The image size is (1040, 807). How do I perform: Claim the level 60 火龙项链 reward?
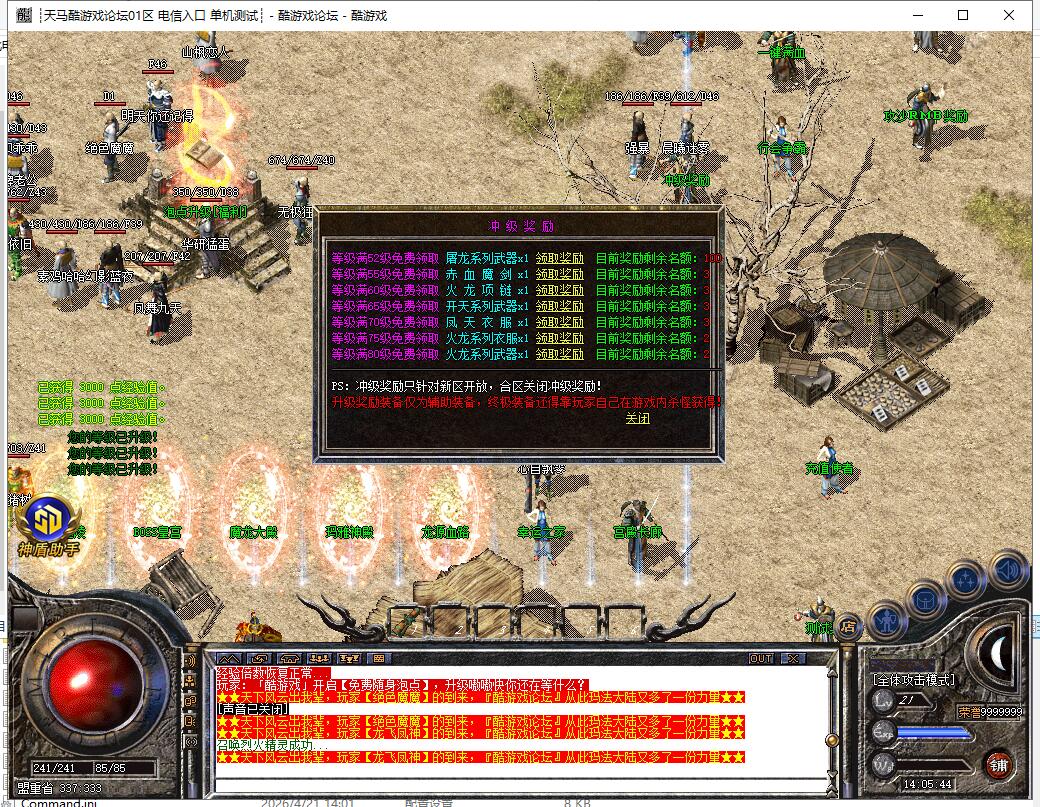[560, 289]
